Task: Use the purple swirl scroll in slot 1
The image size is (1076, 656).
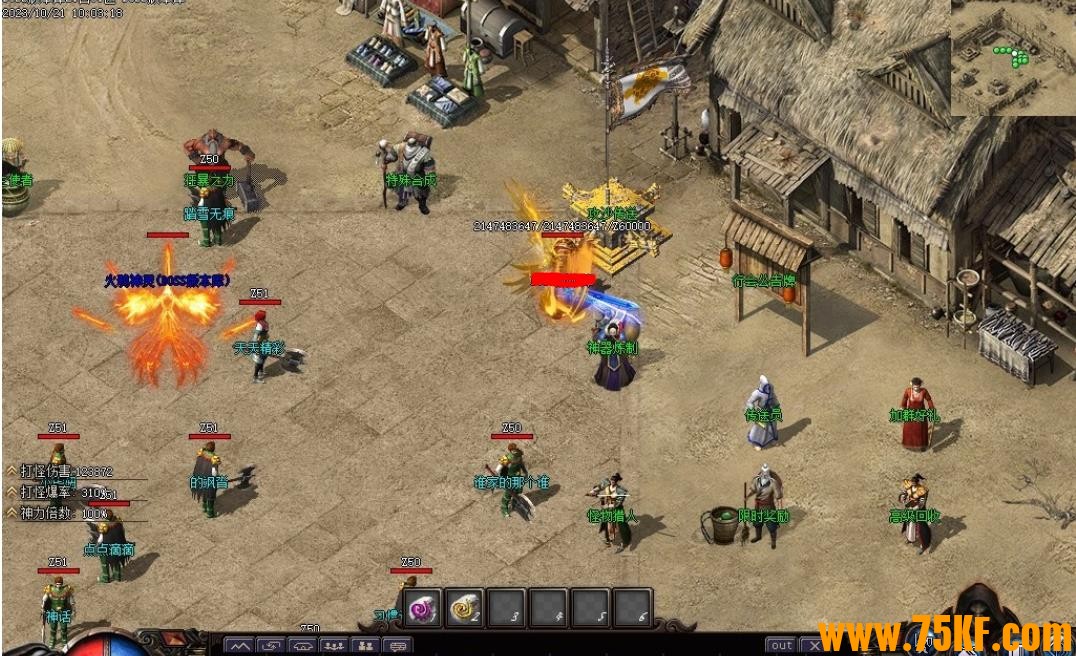Action: [423, 607]
